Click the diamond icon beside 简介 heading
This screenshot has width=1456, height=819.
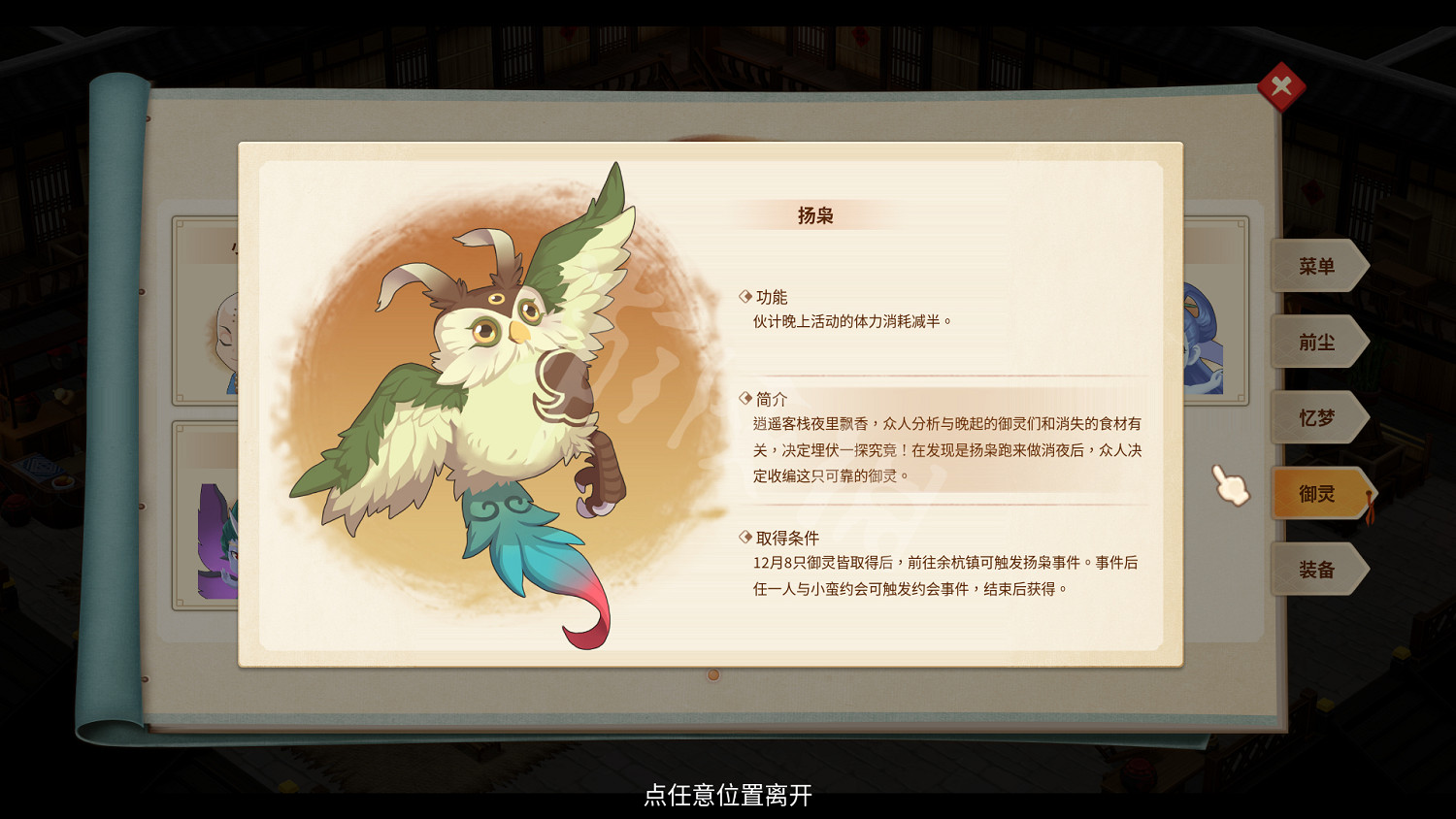coord(745,399)
